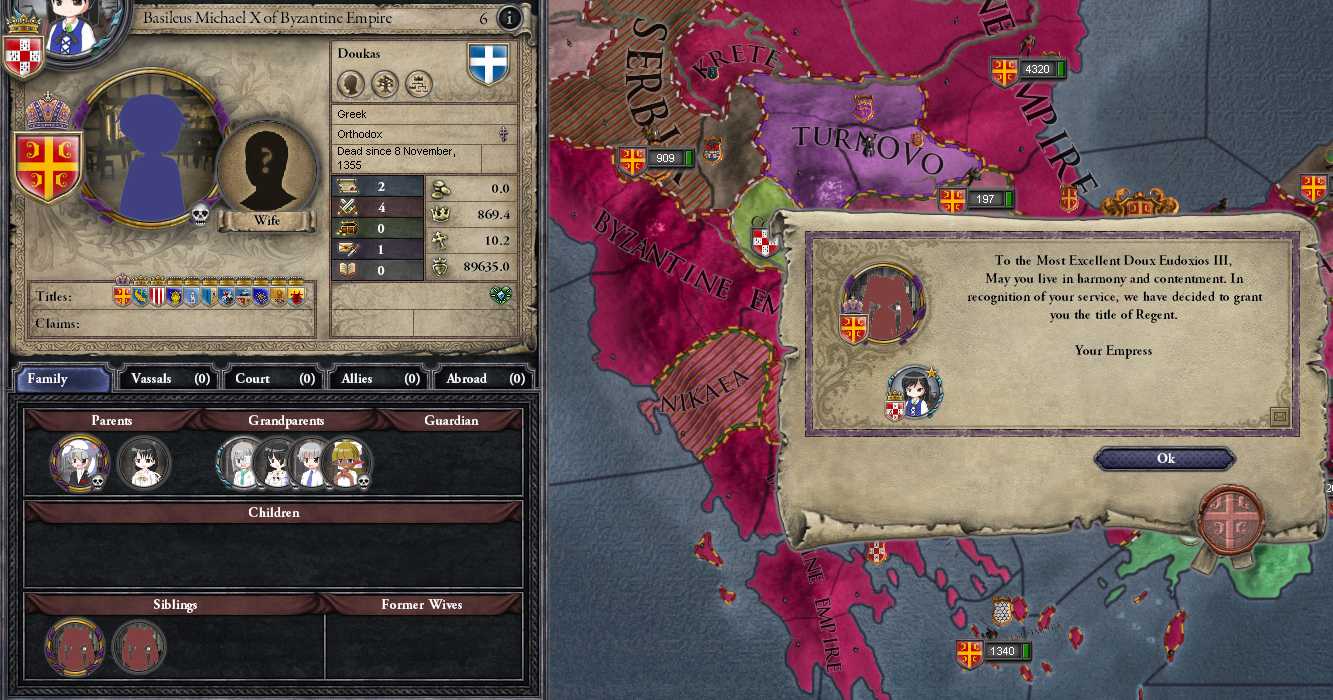Viewport: 1333px width, 700px height.
Task: Open the Family tab
Action: 62,379
